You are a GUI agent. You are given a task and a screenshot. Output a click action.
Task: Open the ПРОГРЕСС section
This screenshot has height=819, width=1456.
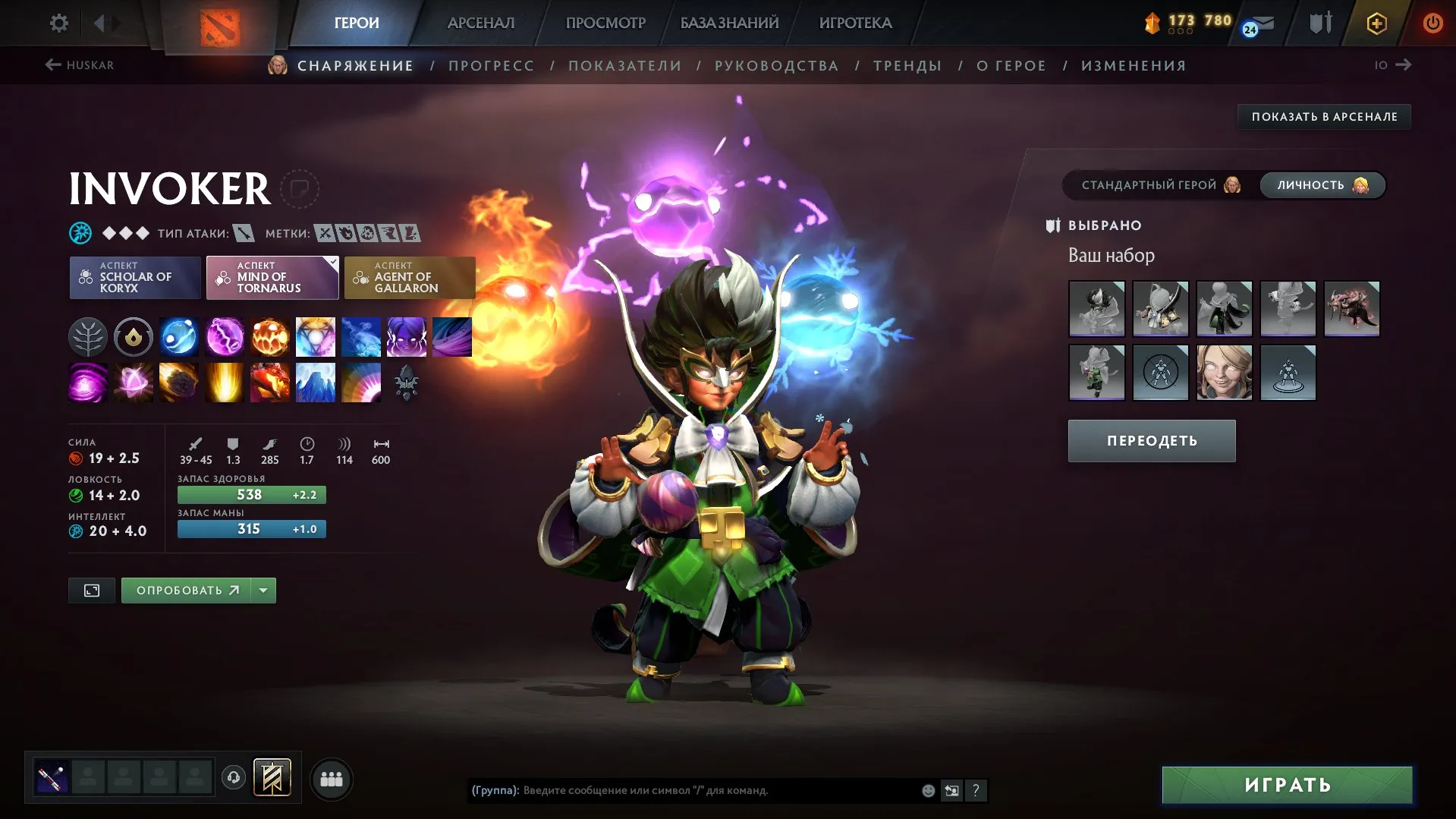[490, 65]
